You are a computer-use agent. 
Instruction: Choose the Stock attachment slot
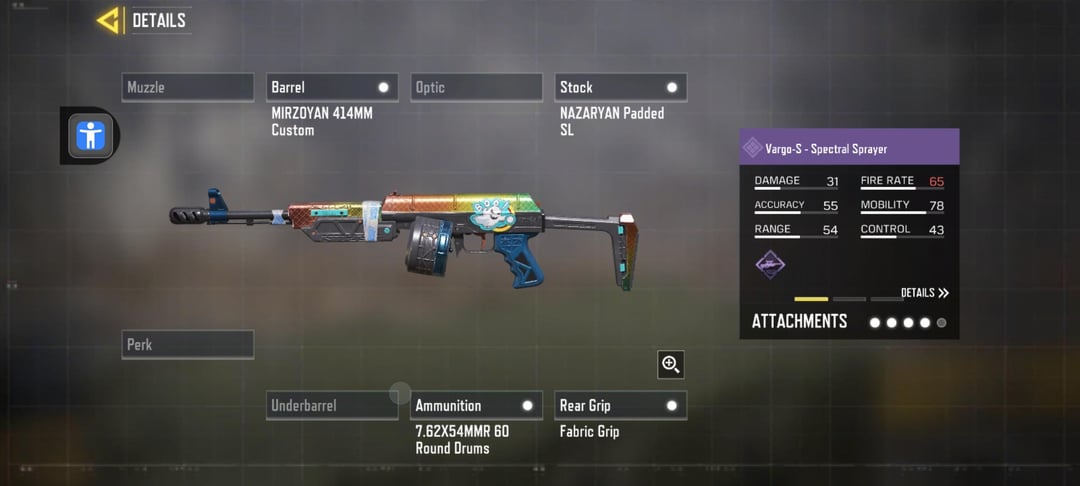[620, 87]
